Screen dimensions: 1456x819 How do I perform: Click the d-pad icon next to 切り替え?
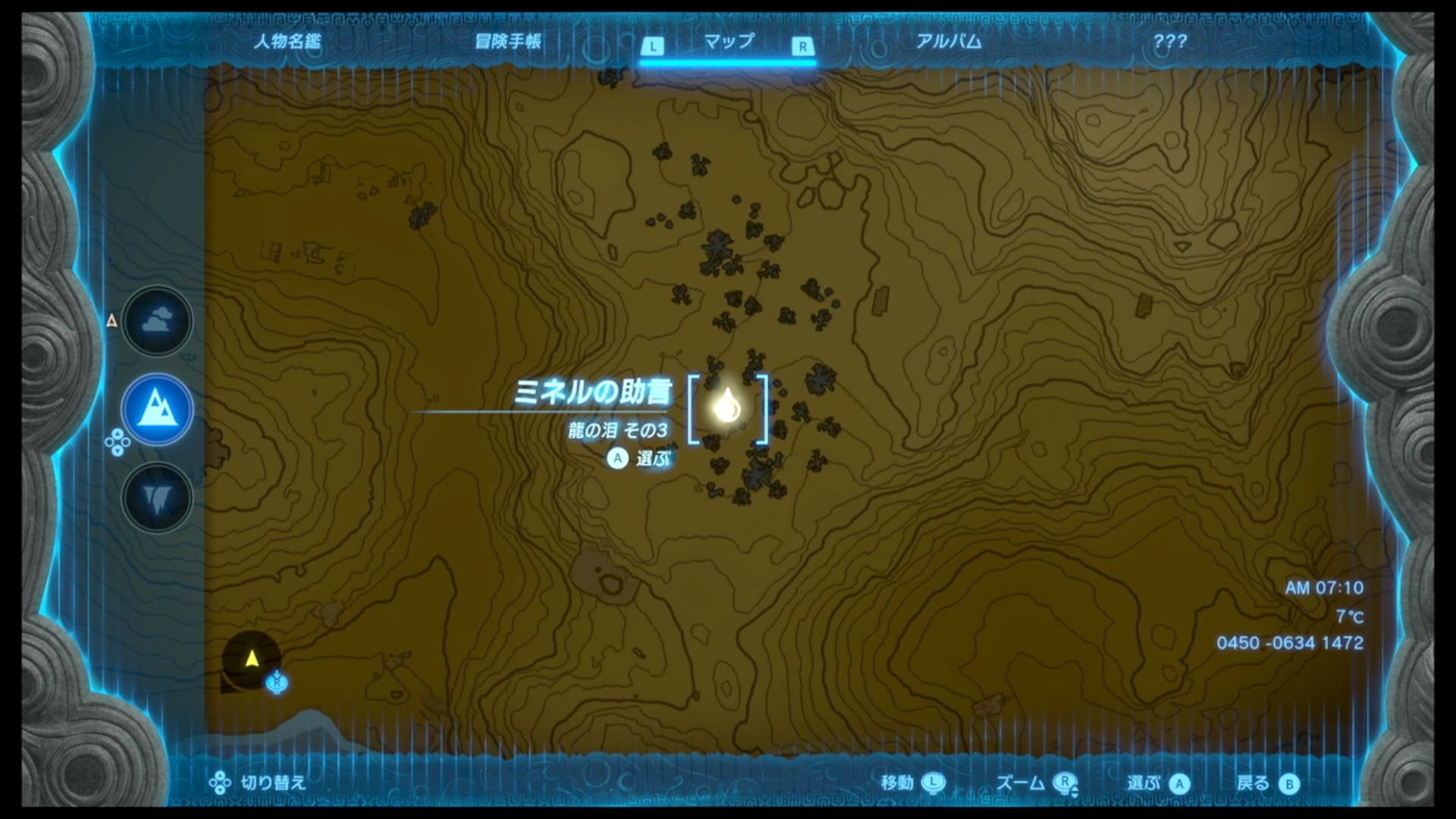(x=221, y=782)
